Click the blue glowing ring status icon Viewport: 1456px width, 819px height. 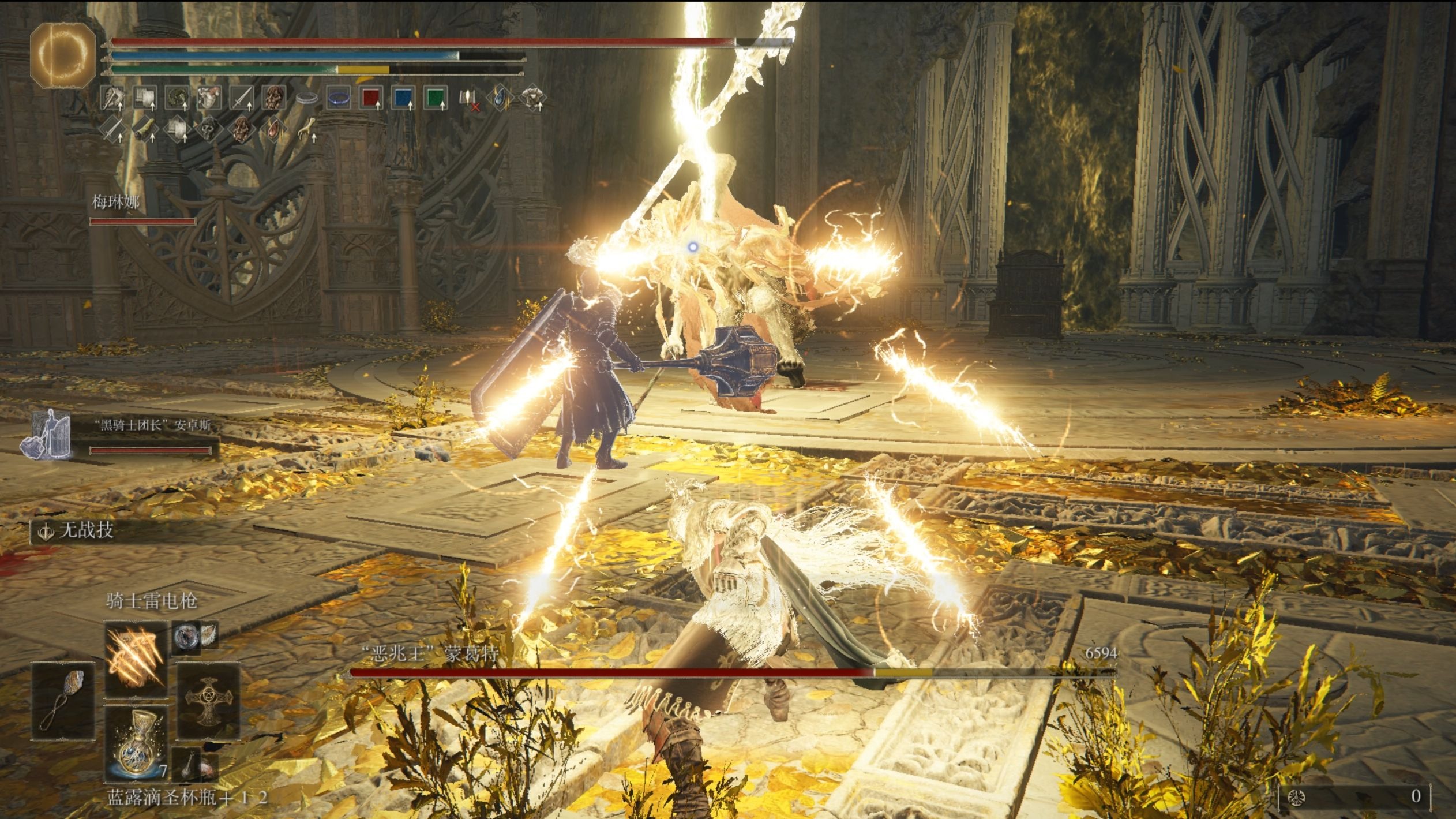pos(339,99)
